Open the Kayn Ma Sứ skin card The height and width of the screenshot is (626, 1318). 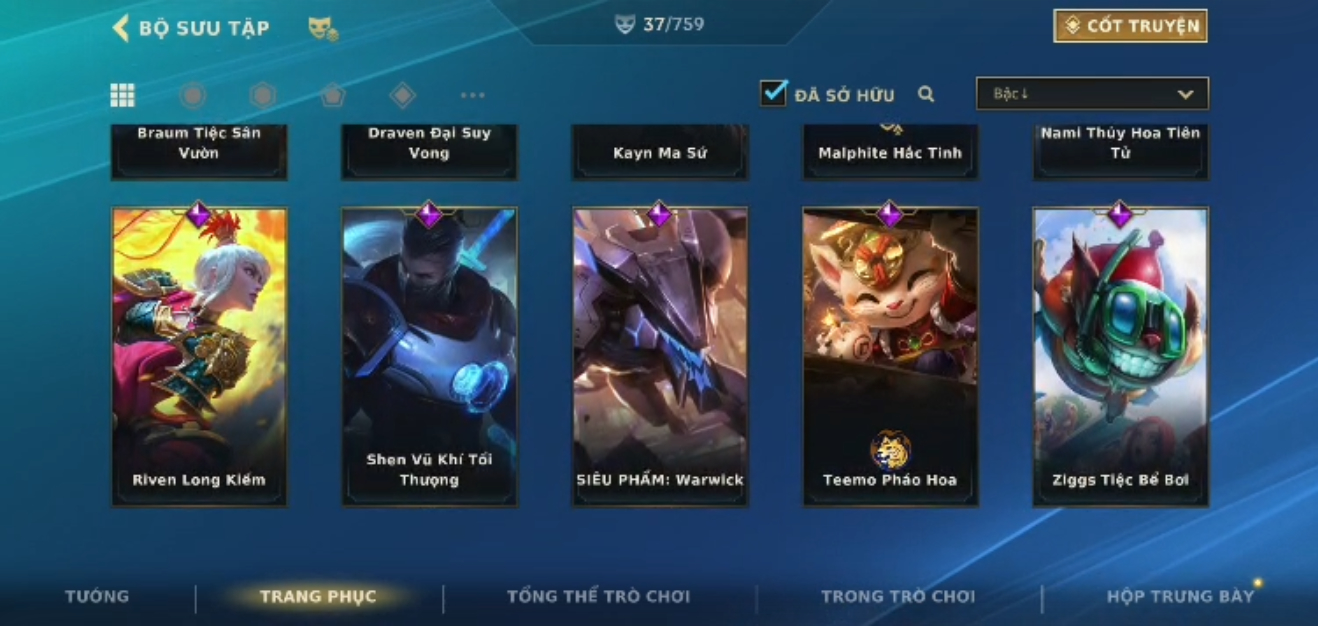pyautogui.click(x=660, y=152)
